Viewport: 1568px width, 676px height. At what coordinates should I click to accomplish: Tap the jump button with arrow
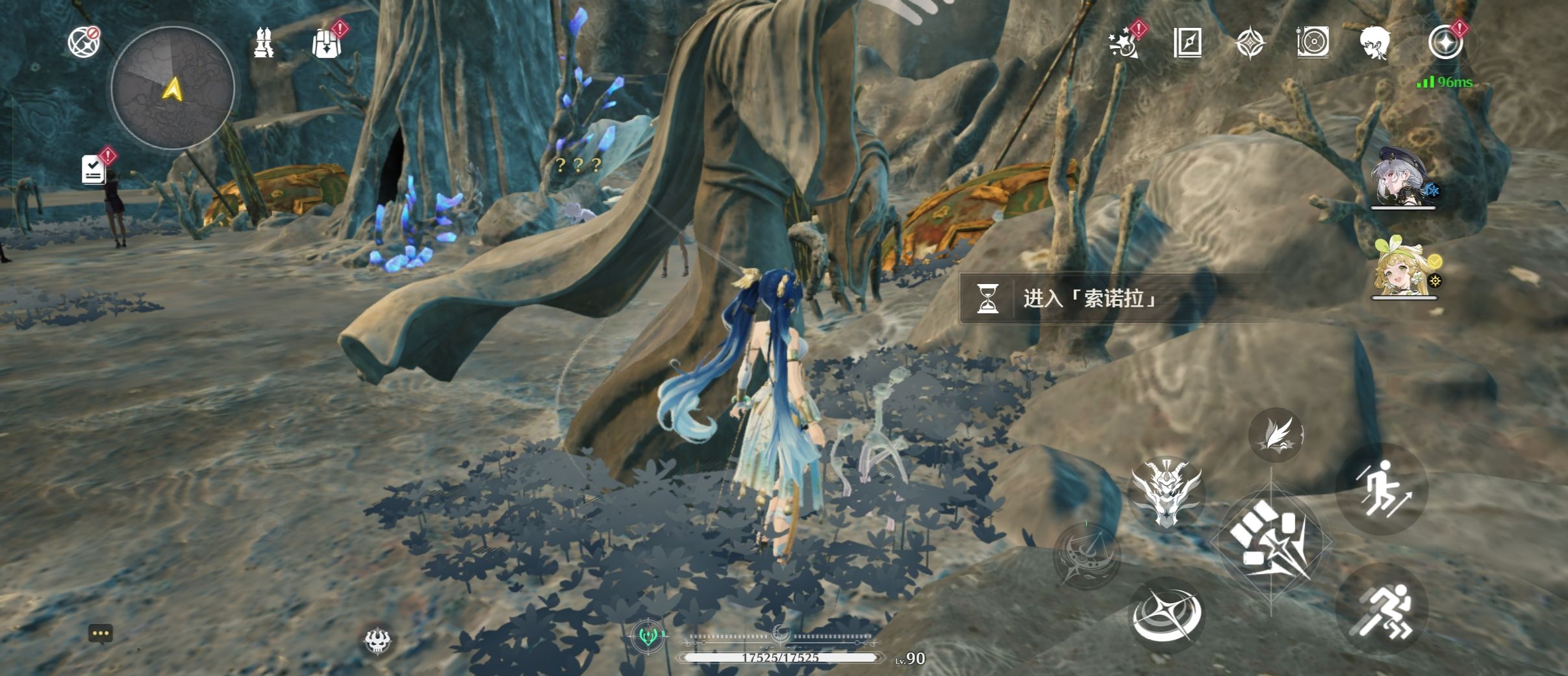click(1382, 489)
